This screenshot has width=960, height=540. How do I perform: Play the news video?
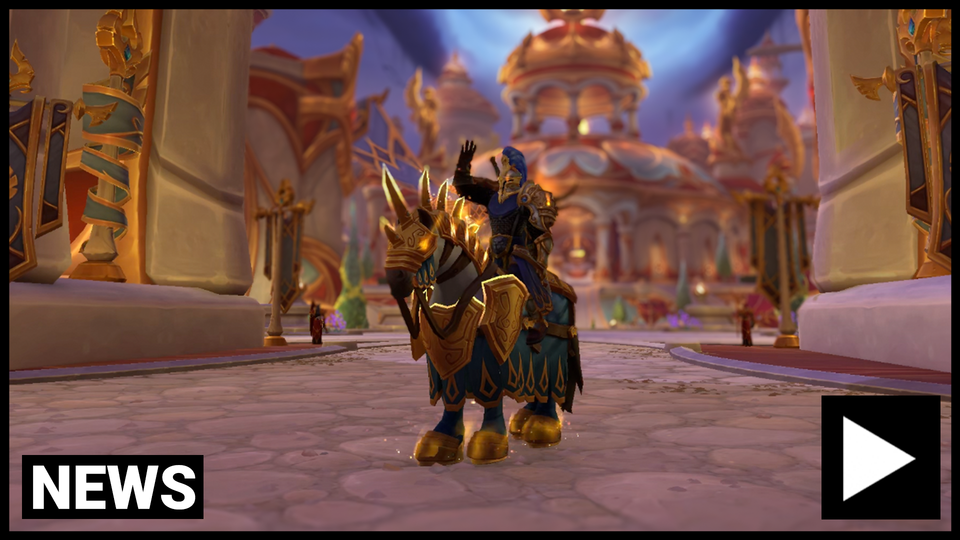coord(880,457)
